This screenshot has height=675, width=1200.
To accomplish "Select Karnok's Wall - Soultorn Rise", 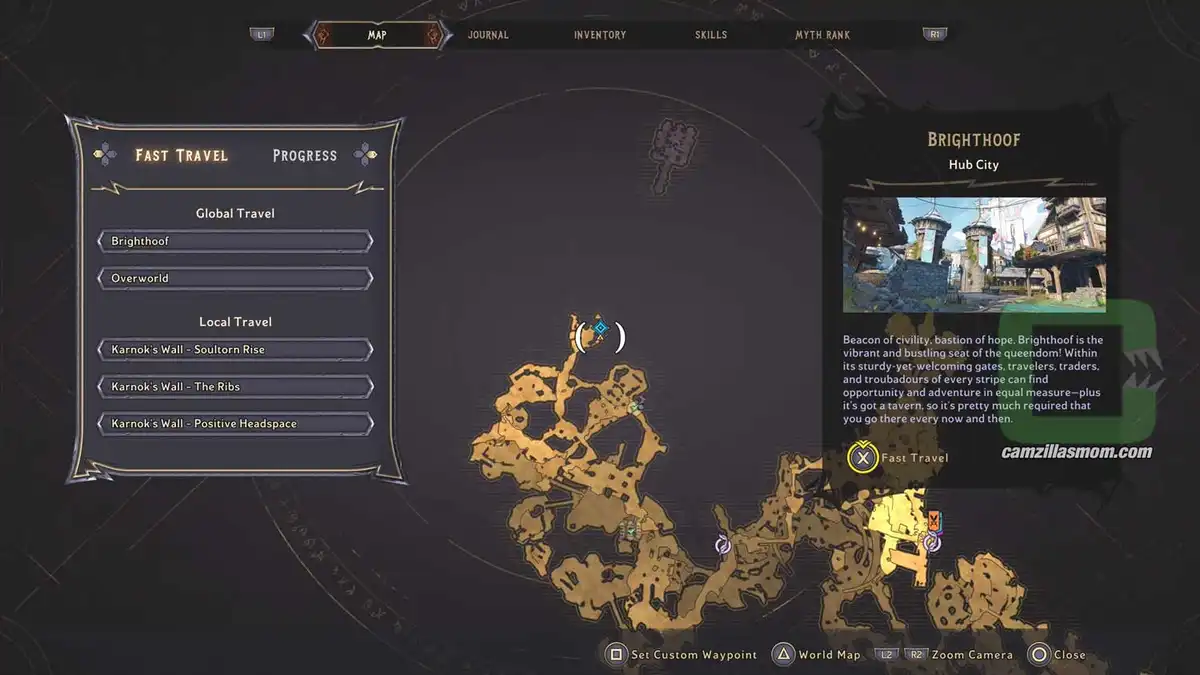I will point(235,350).
